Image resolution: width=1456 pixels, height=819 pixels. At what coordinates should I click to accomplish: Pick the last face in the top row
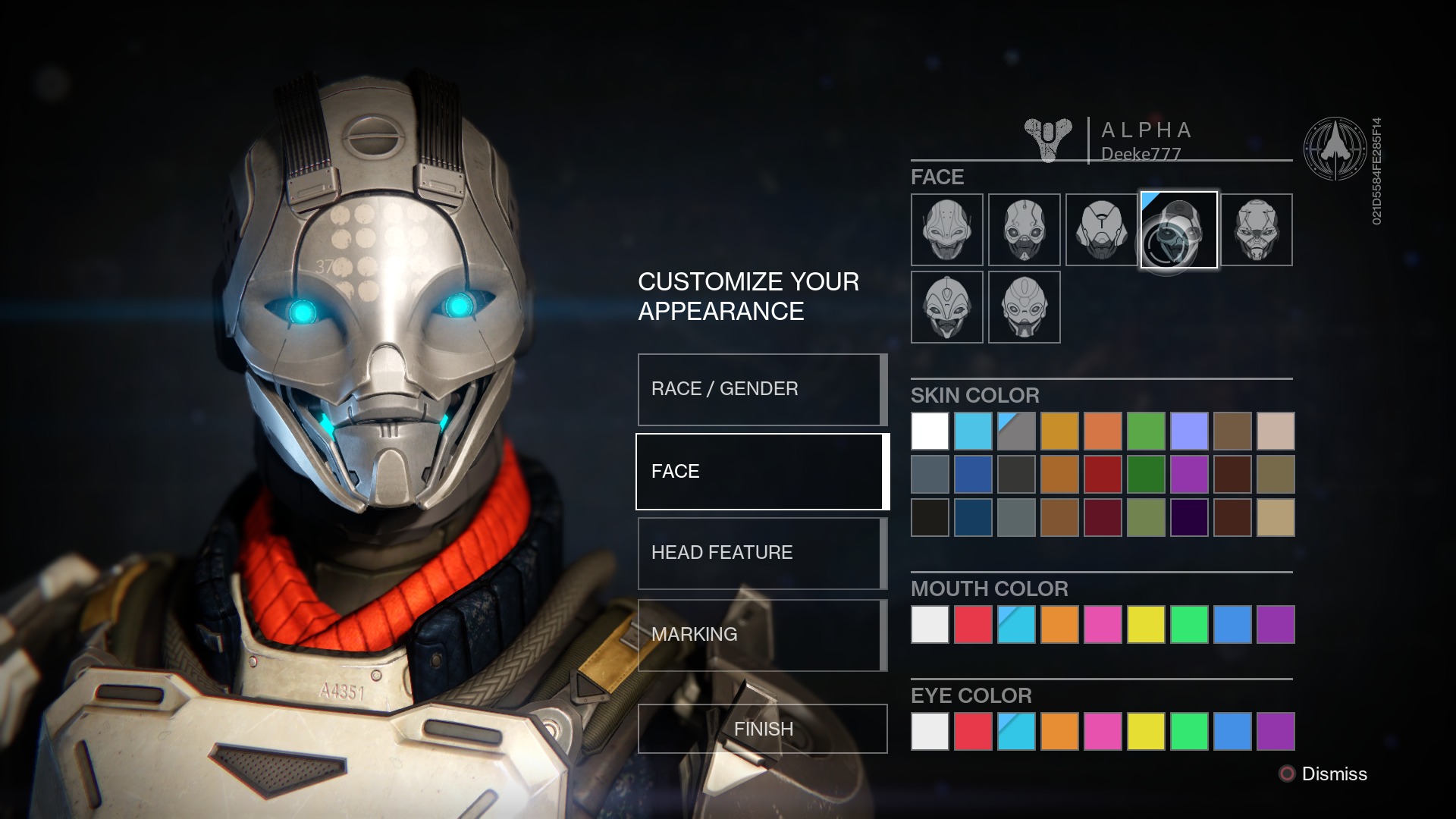[x=1256, y=230]
